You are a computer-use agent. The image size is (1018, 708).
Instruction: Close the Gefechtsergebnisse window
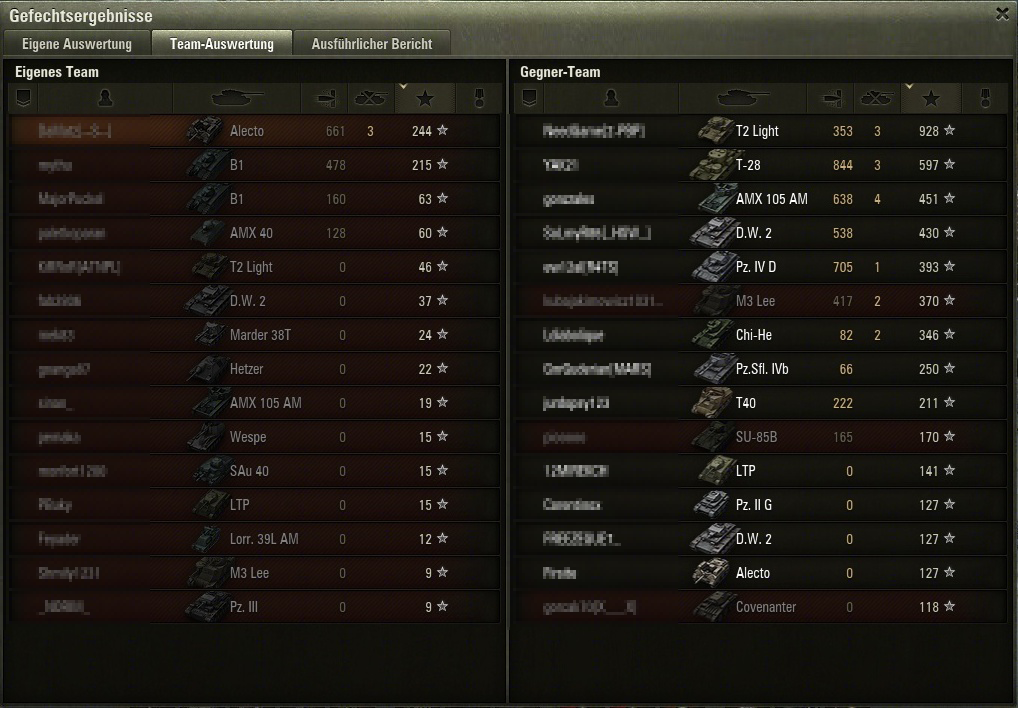[x=1002, y=14]
